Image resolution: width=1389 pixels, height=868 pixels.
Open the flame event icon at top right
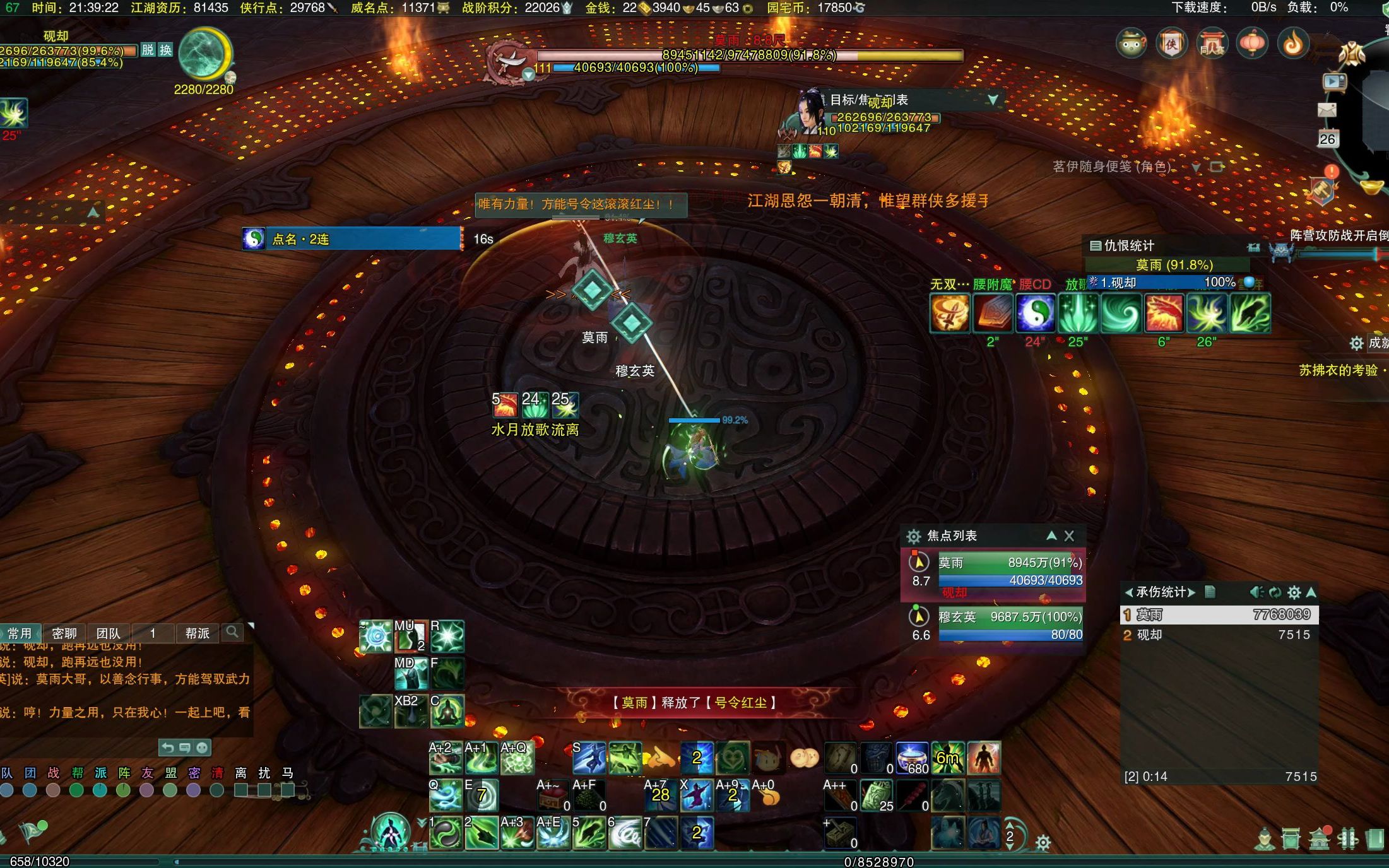(1293, 43)
